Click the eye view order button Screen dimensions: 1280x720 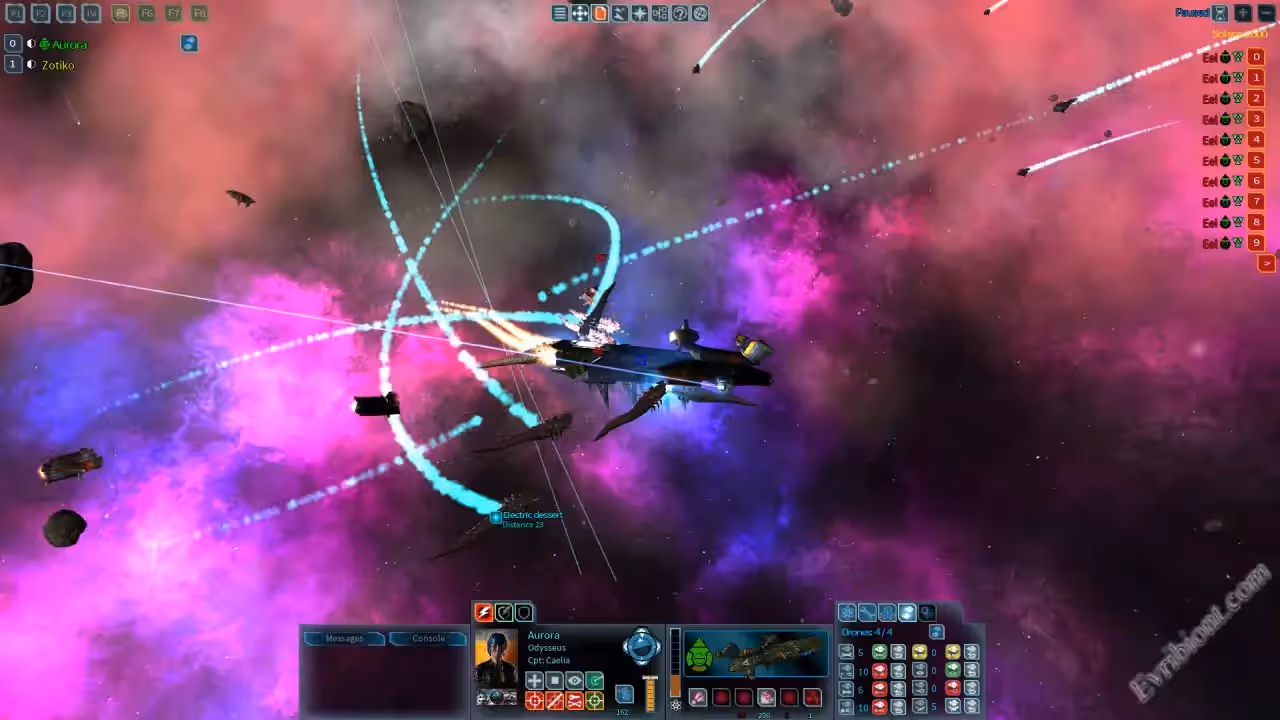click(575, 681)
